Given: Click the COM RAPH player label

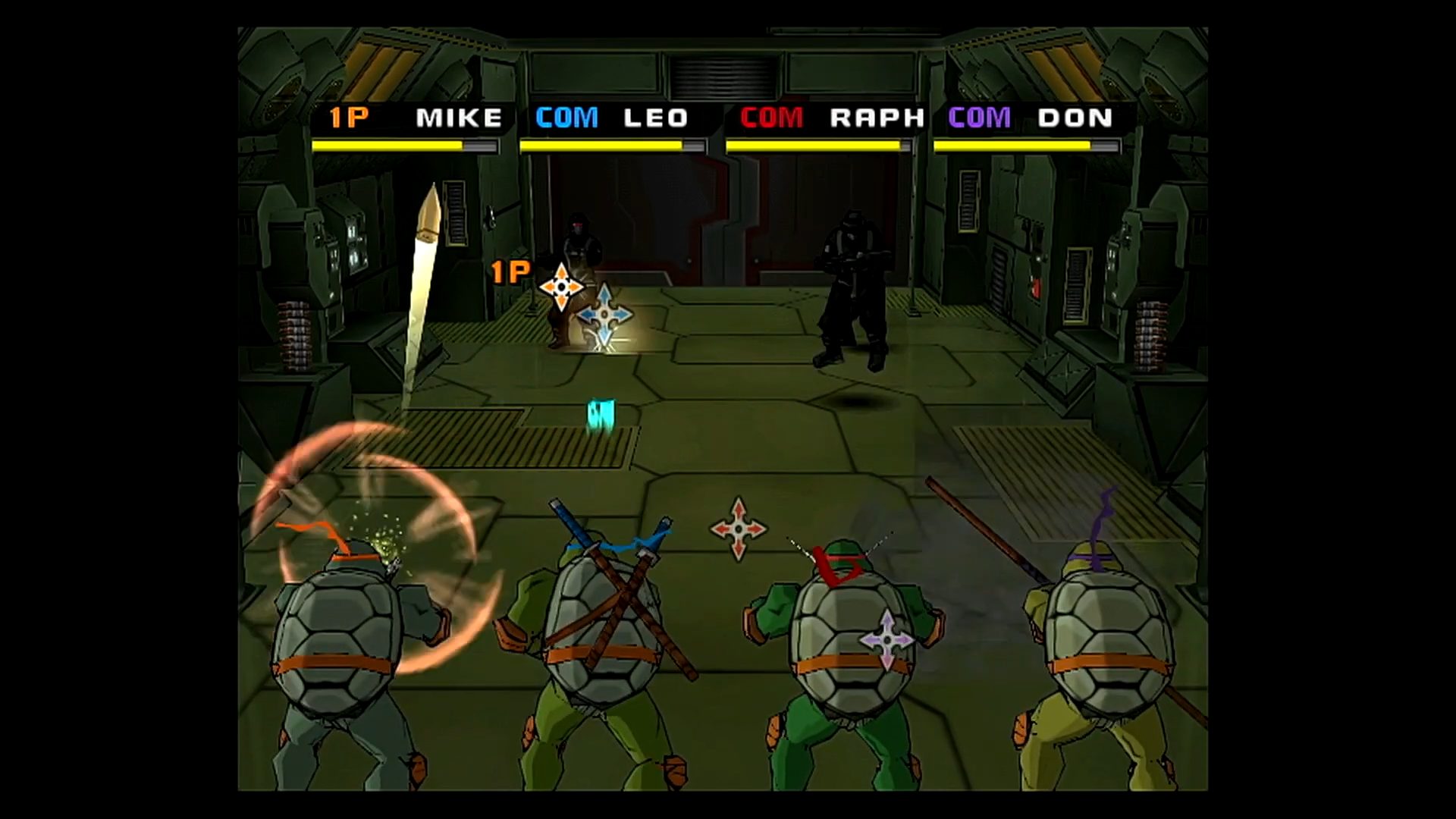Looking at the screenshot, I should point(832,118).
